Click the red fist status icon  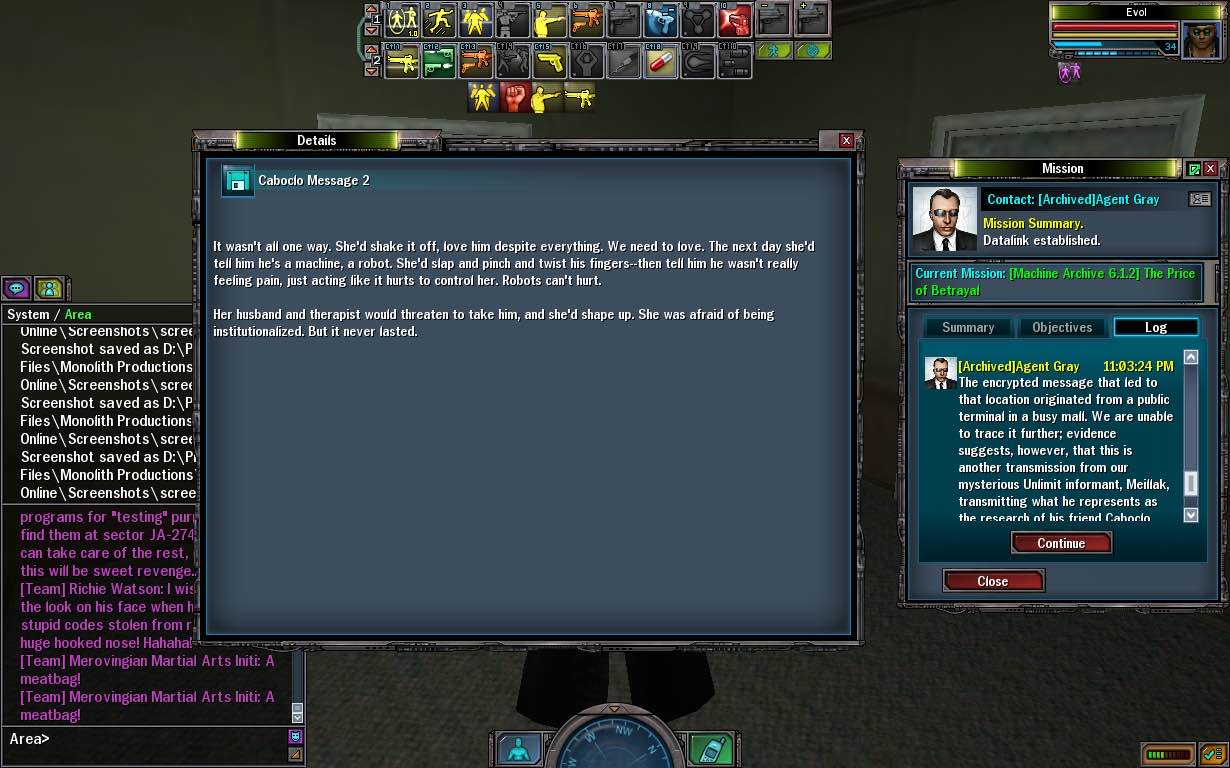(x=515, y=97)
